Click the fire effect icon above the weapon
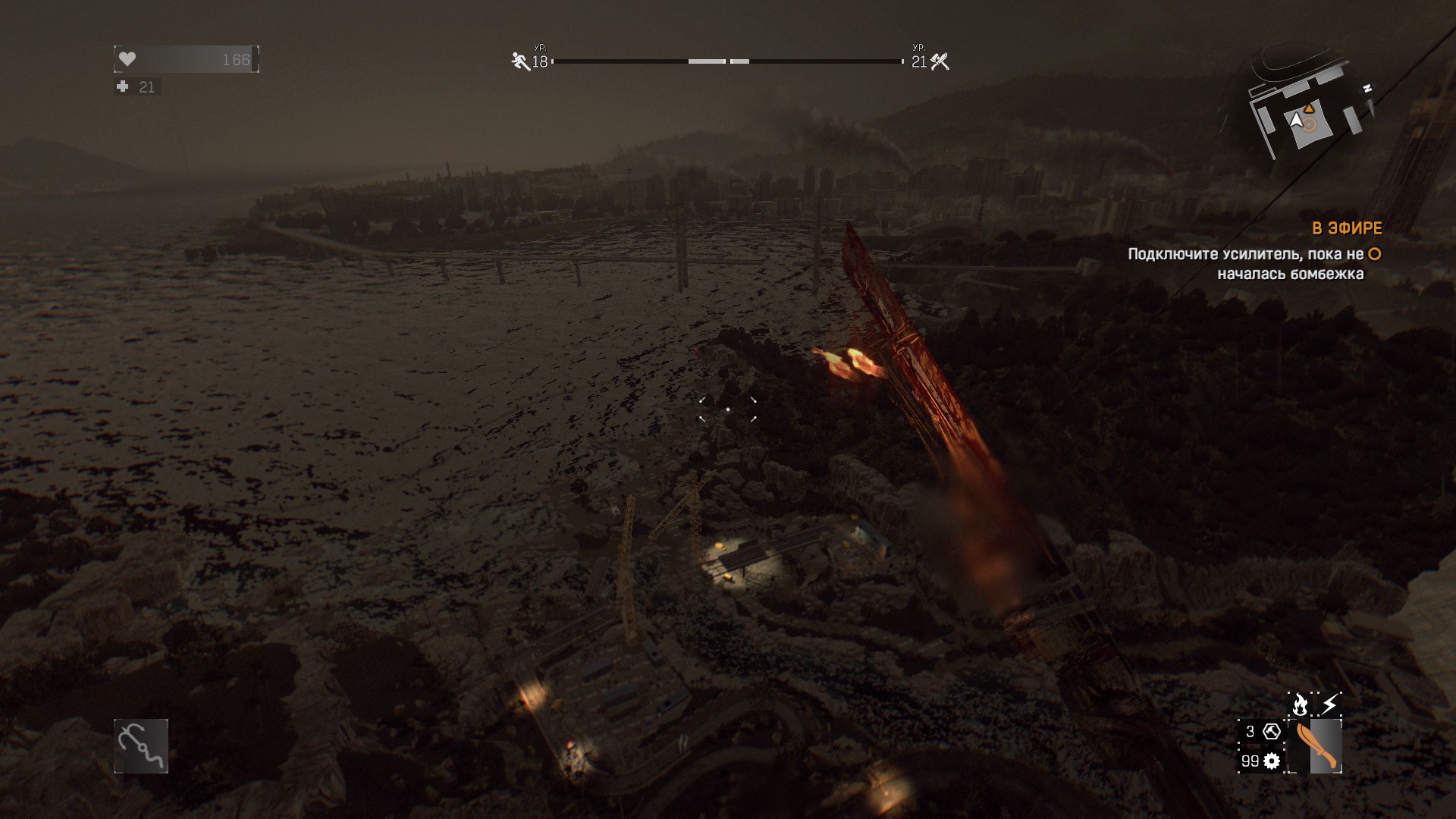 [1300, 704]
